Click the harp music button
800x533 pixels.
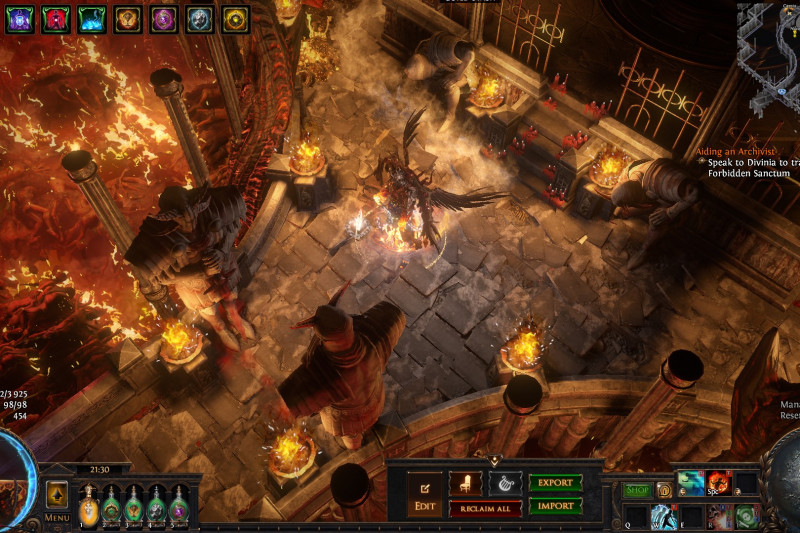click(505, 483)
